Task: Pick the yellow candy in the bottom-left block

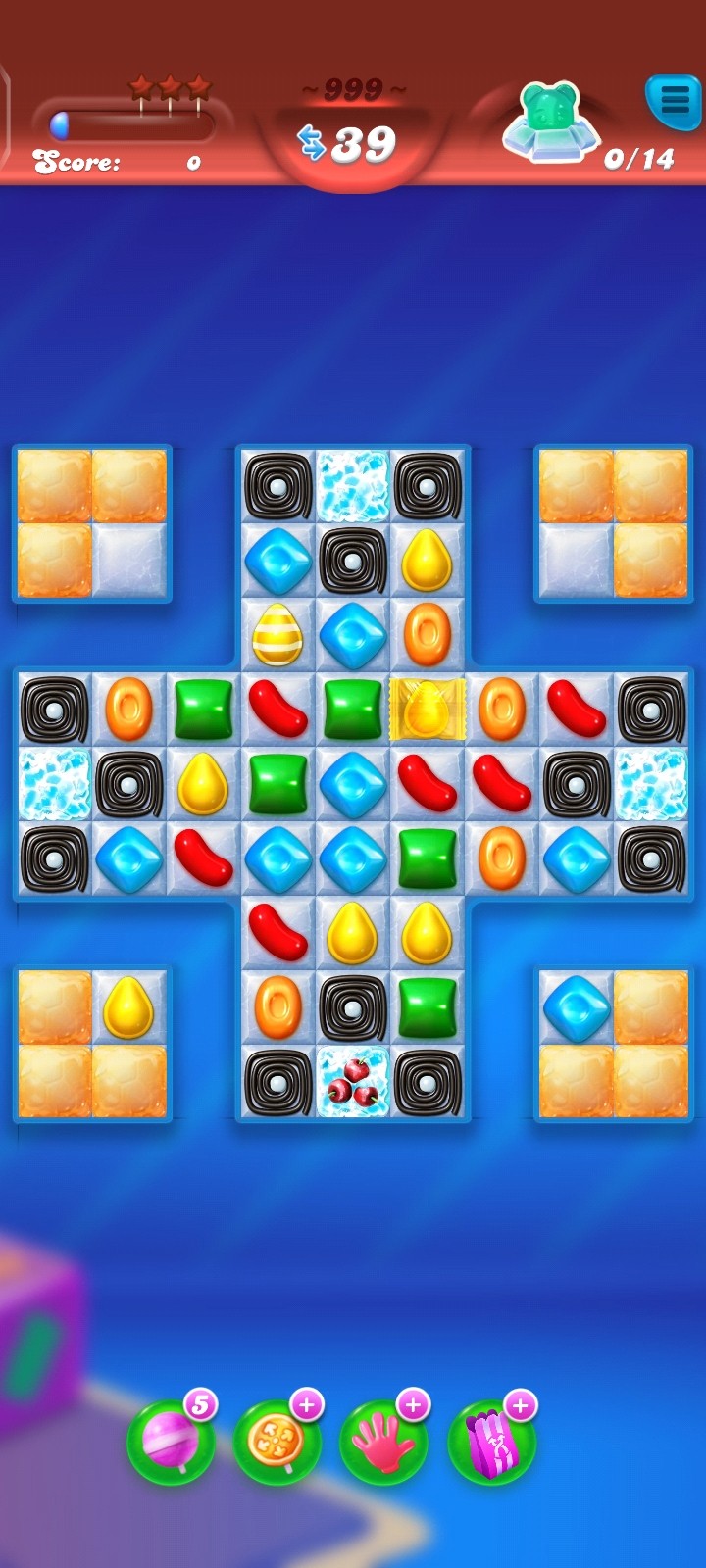Action: [128, 1006]
